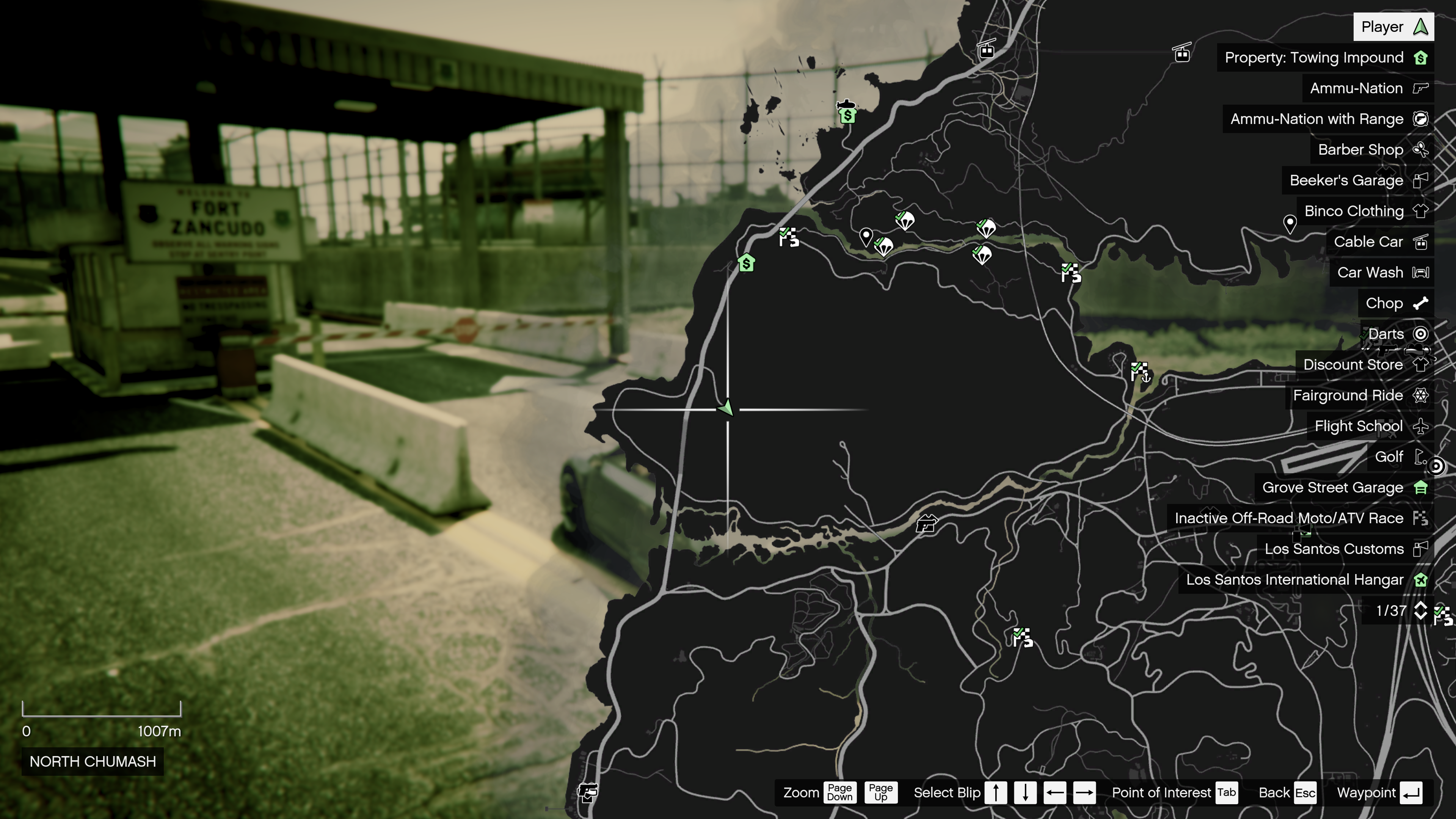Click the green Towing Impound property icon

pyautogui.click(x=1420, y=58)
